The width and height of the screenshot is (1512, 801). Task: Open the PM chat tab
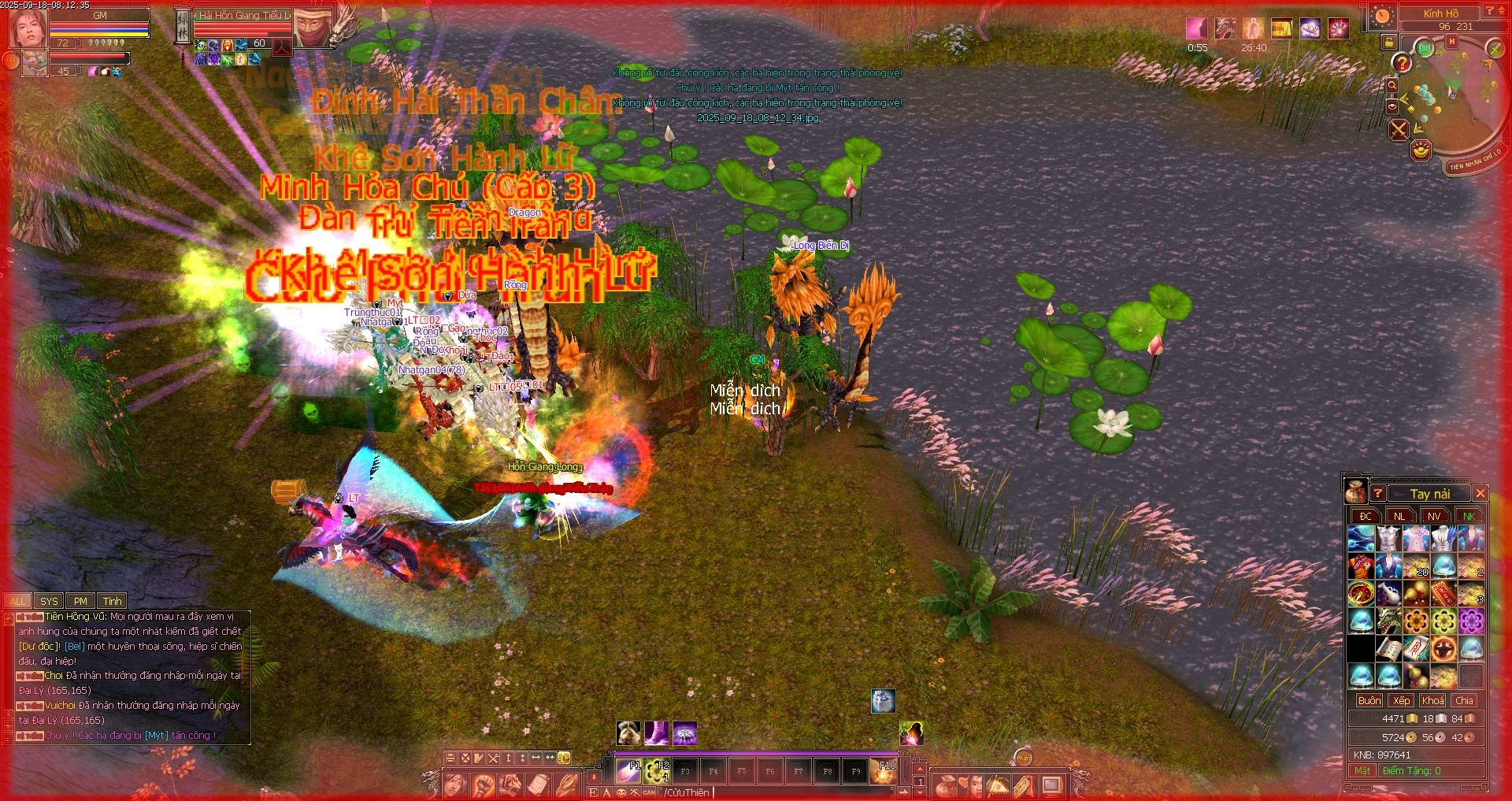(80, 601)
